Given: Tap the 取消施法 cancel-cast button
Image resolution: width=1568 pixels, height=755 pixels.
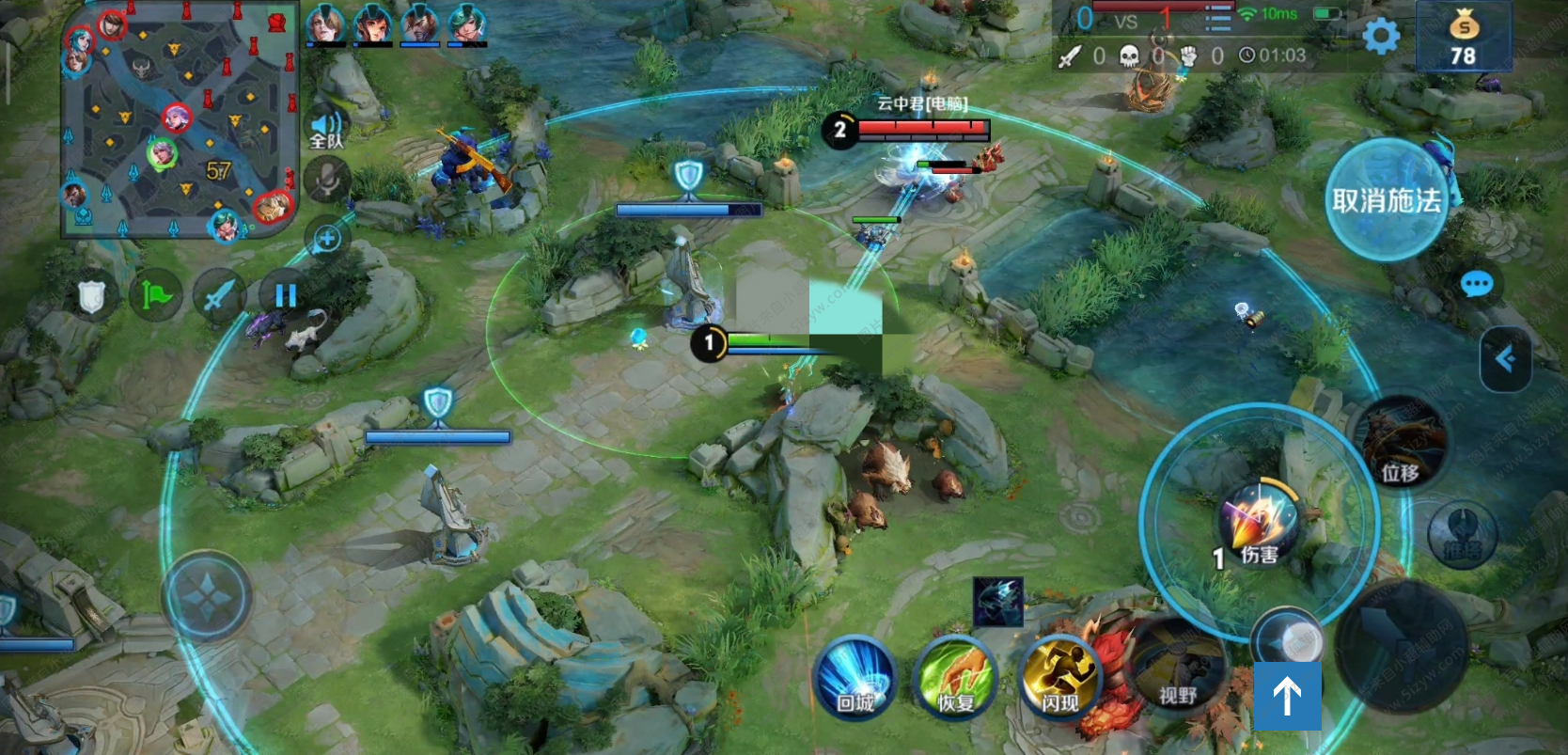Looking at the screenshot, I should click(1386, 200).
